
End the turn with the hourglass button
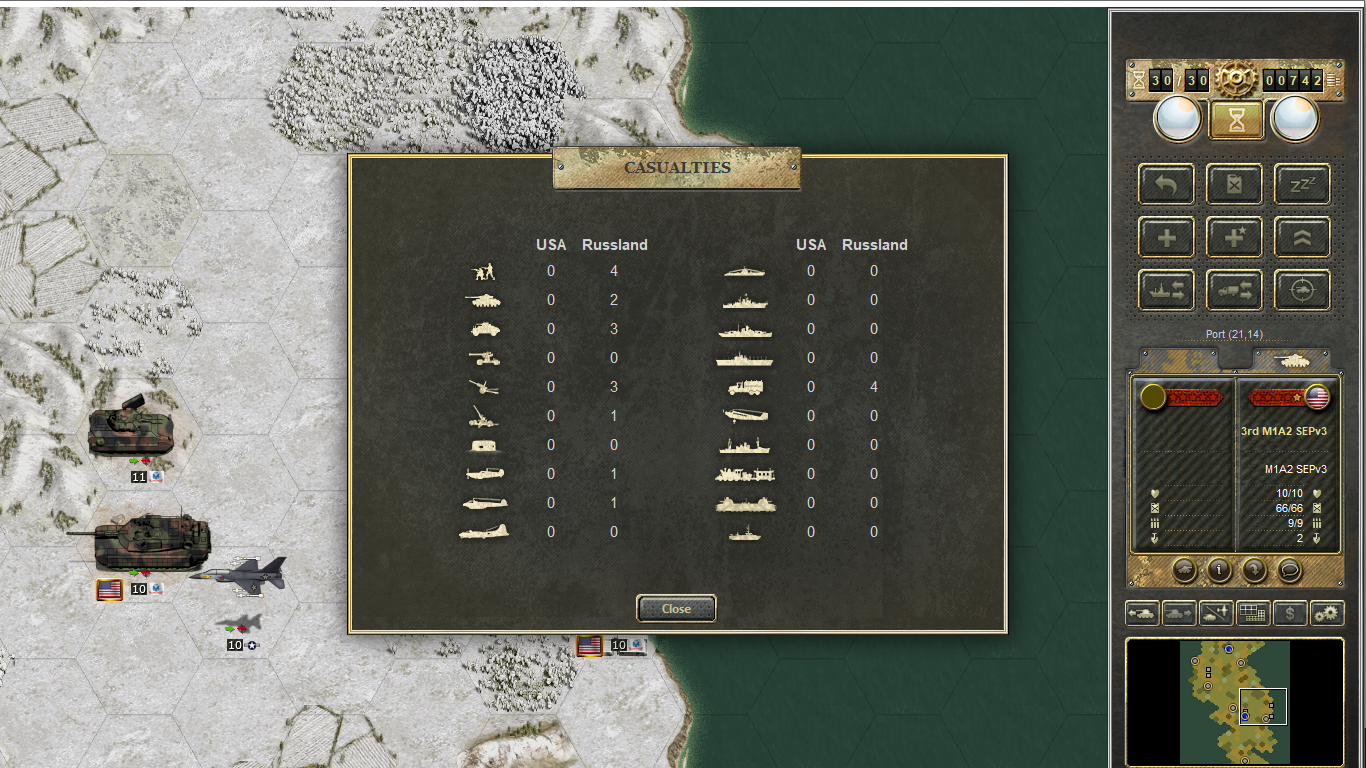(x=1236, y=120)
